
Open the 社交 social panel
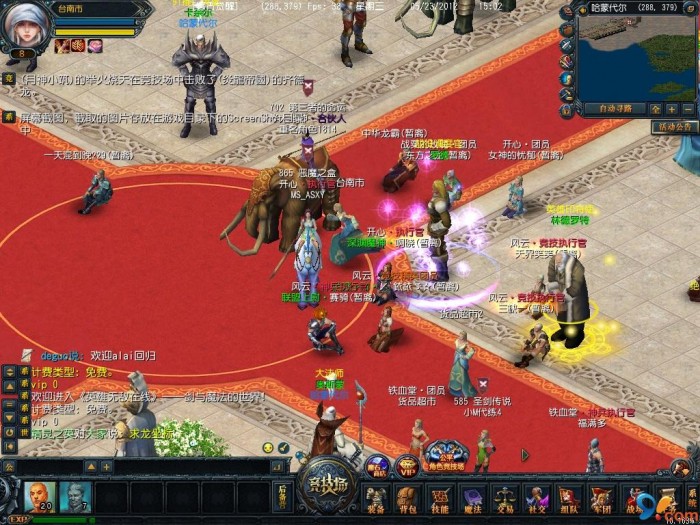coord(536,498)
